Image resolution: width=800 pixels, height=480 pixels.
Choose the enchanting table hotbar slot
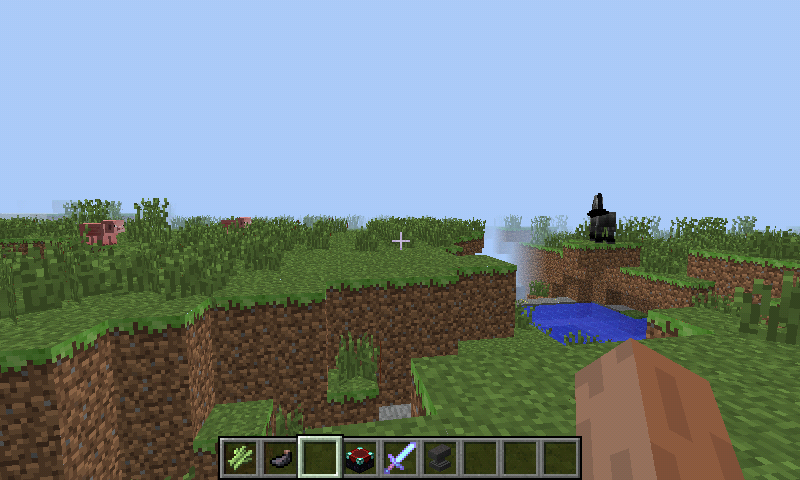click(x=360, y=458)
